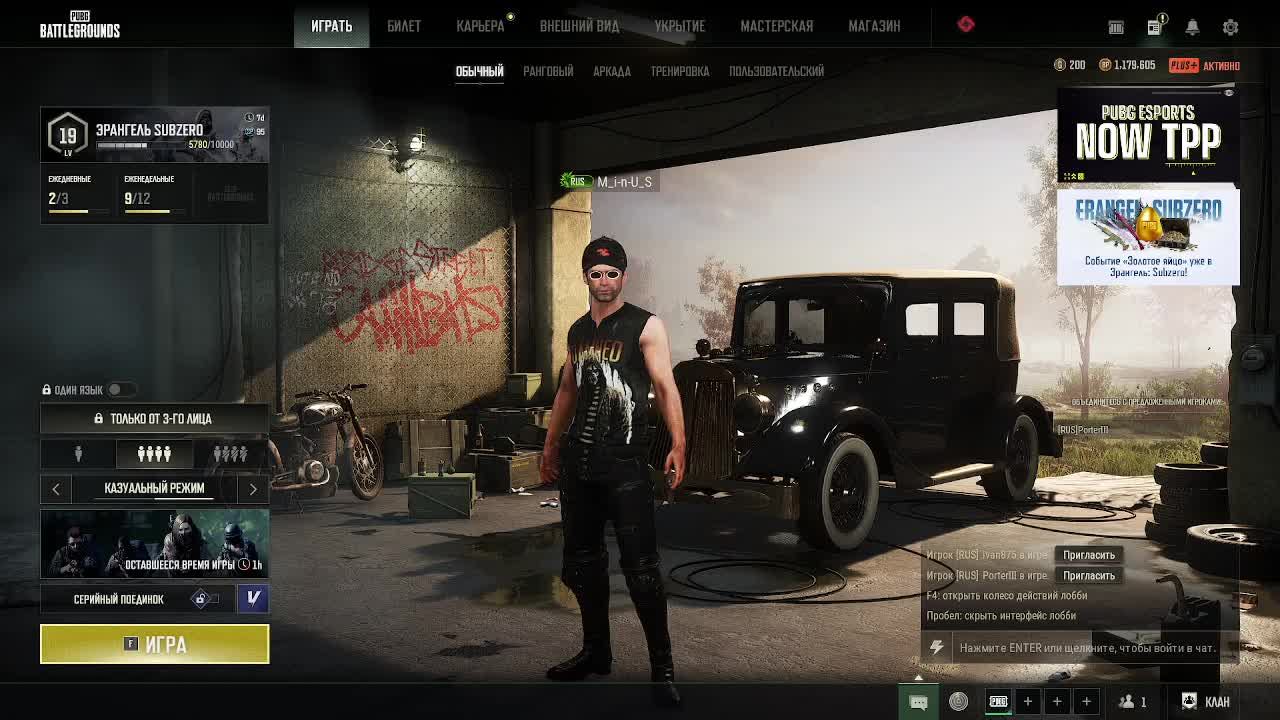The width and height of the screenshot is (1280, 720).
Task: Open the ВНЕШНИЙ ВИД customization tab
Action: 579,26
